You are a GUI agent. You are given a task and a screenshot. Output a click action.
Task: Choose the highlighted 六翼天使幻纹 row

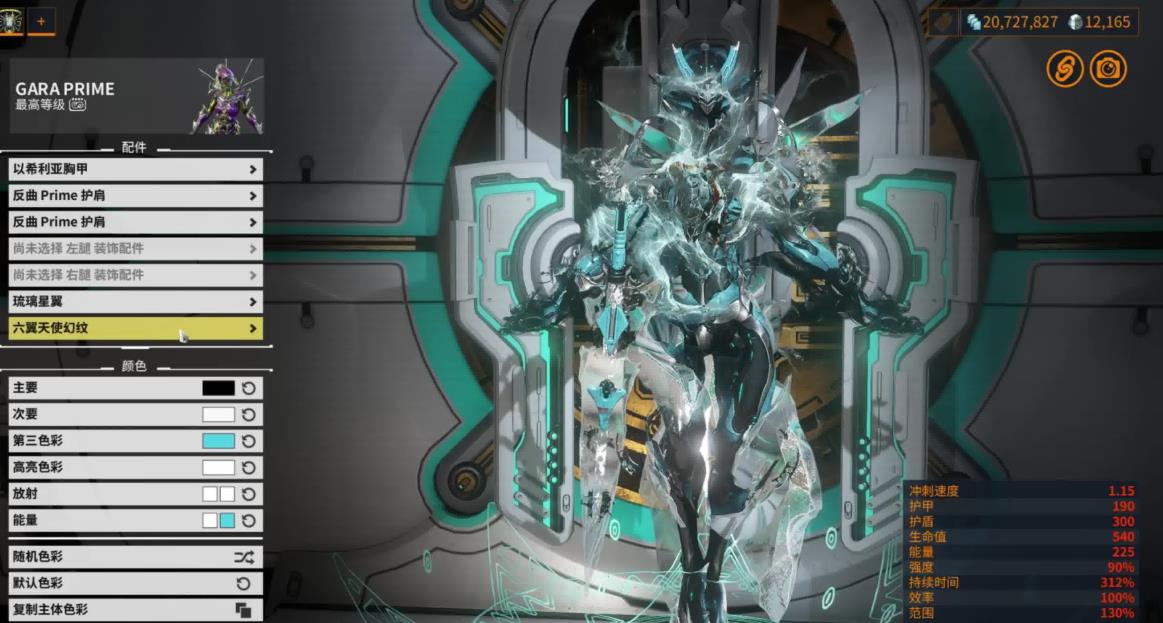point(135,327)
